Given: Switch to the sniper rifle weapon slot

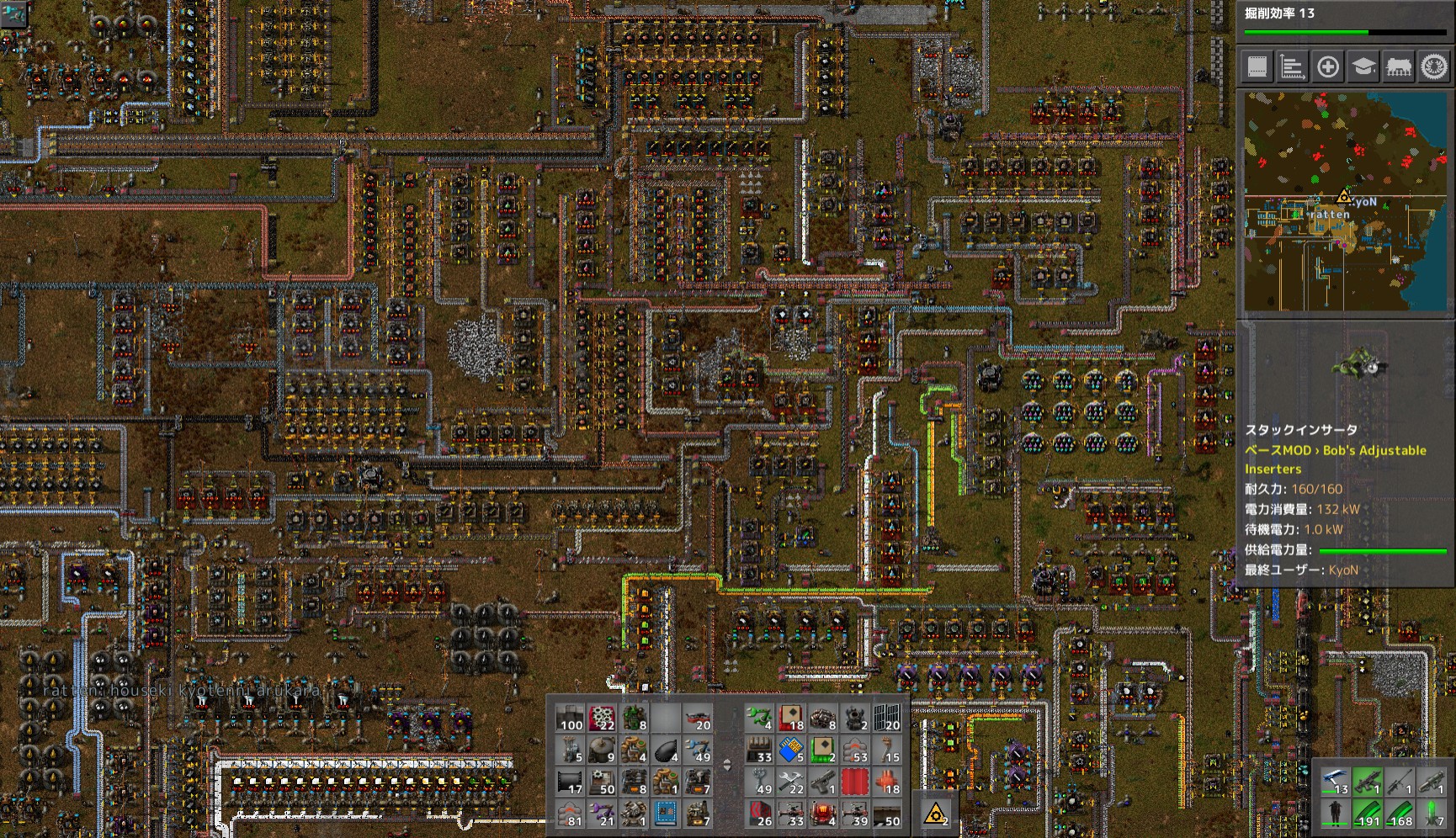Looking at the screenshot, I should (1399, 782).
